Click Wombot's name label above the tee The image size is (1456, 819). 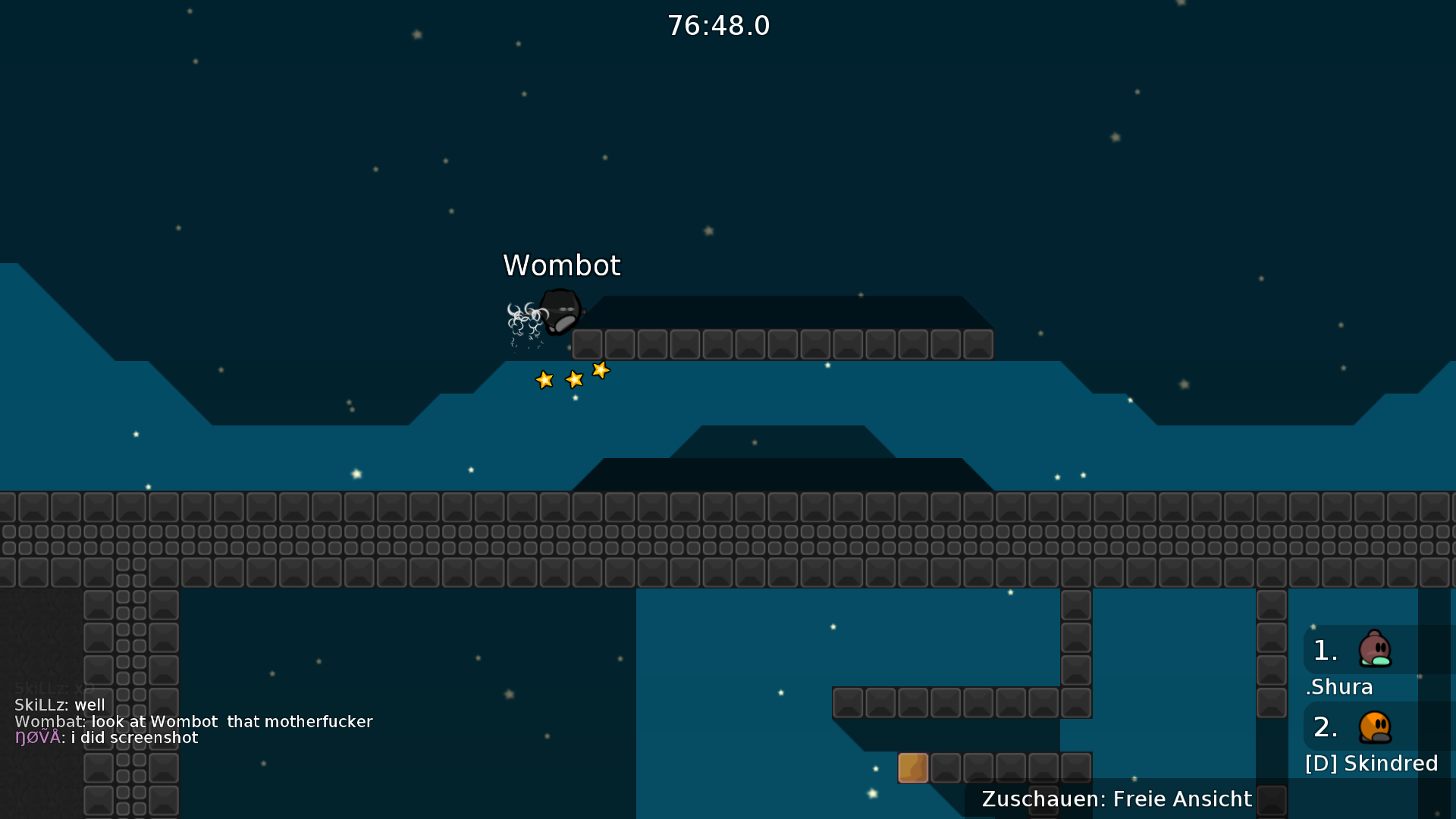click(x=561, y=265)
